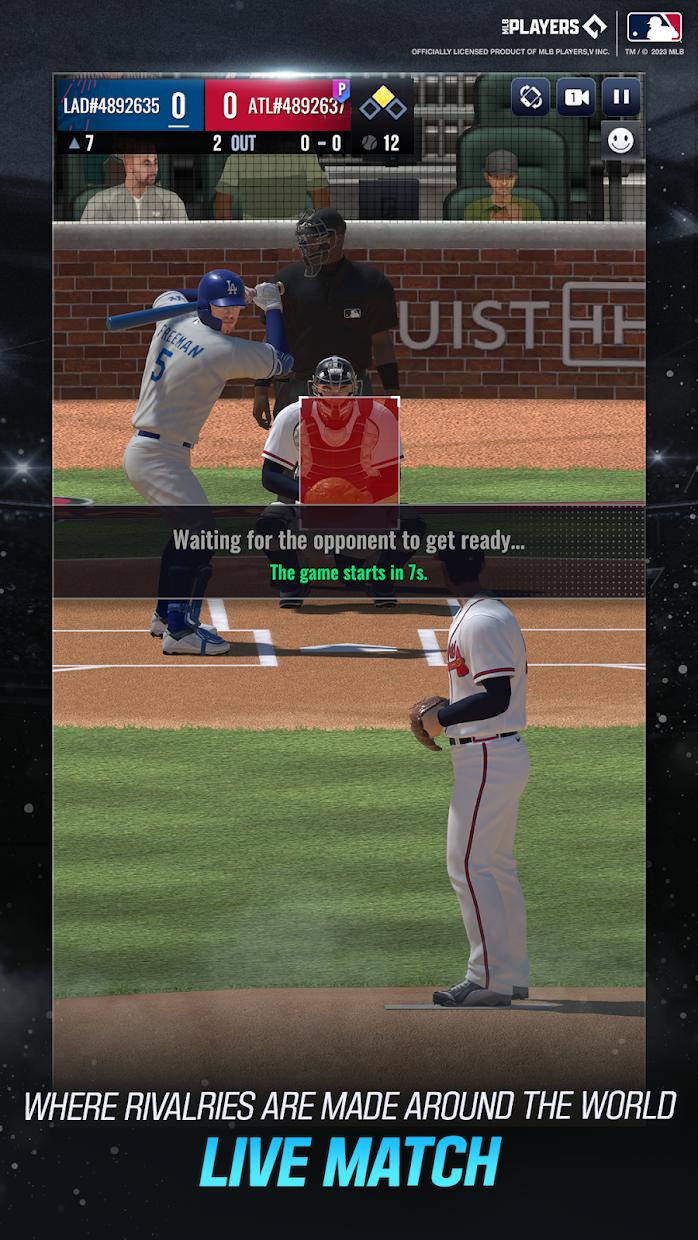Image resolution: width=698 pixels, height=1240 pixels.
Task: Pause the live match
Action: pyautogui.click(x=621, y=97)
